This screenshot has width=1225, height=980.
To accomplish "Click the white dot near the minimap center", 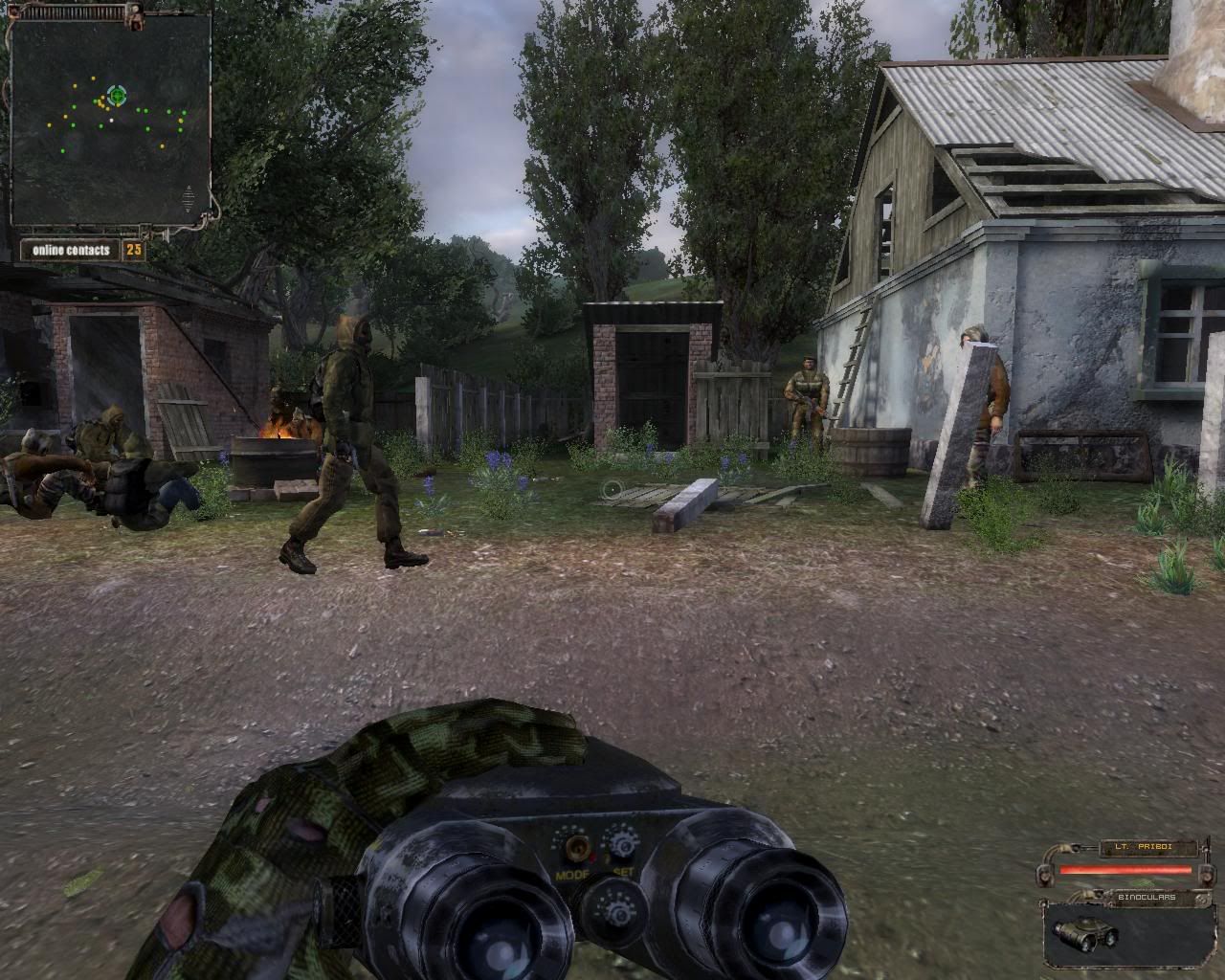I will 111,120.
